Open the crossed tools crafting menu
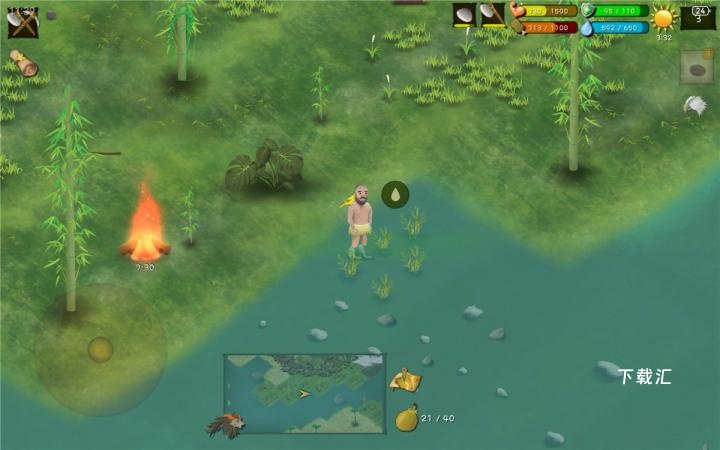 (22, 21)
